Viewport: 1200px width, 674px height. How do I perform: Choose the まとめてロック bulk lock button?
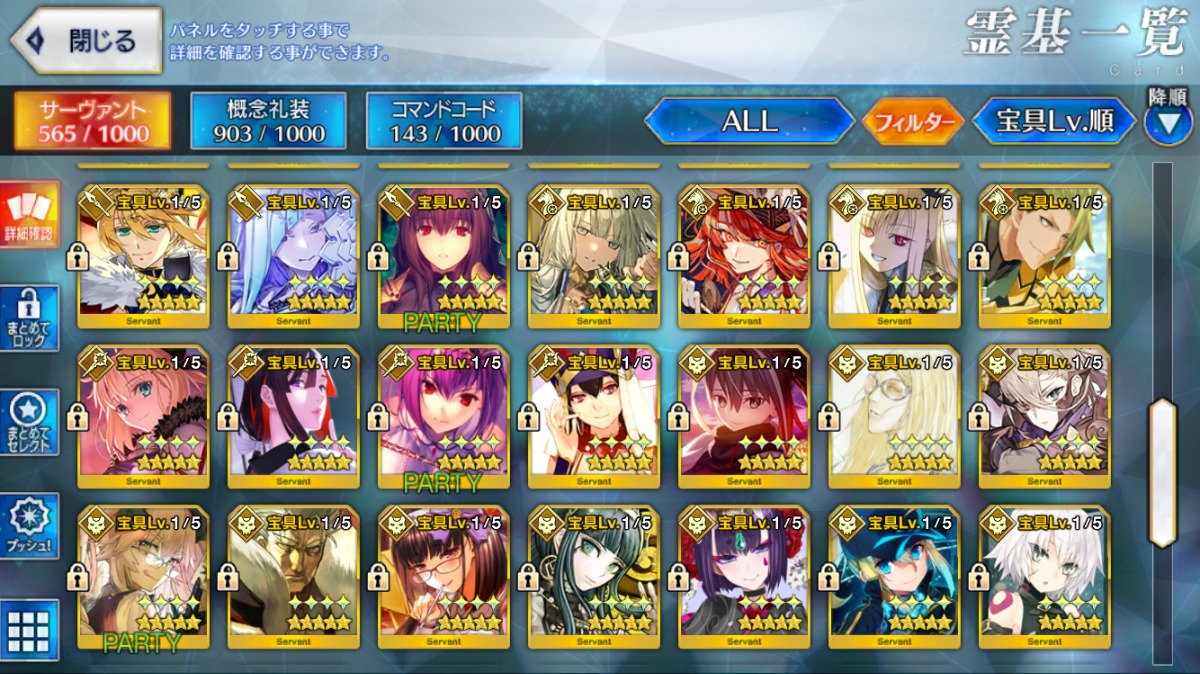point(29,319)
